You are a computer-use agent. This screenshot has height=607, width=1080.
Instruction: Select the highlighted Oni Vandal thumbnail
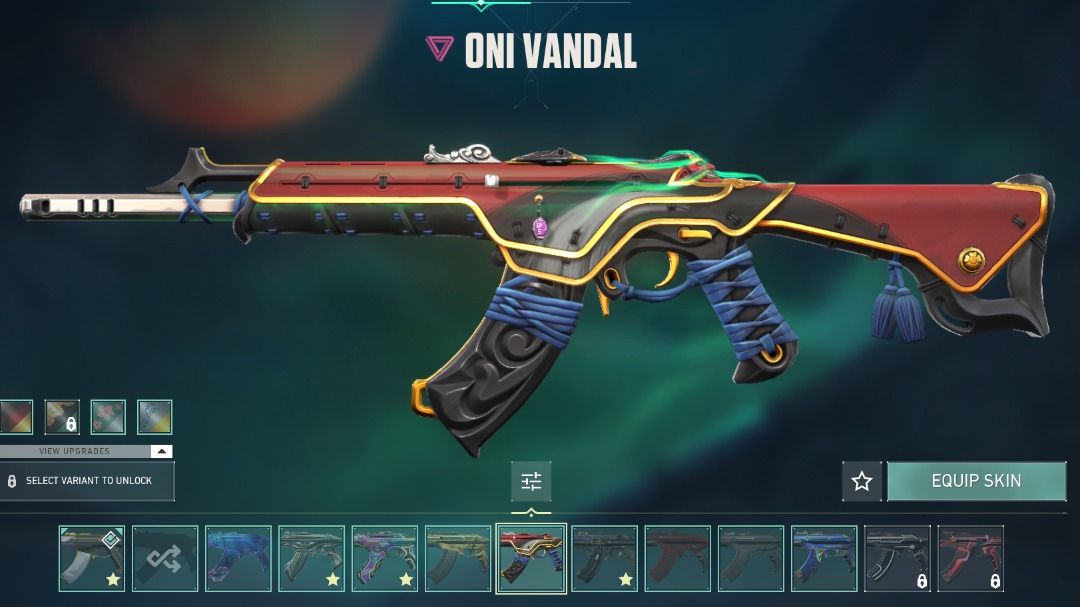pos(531,559)
